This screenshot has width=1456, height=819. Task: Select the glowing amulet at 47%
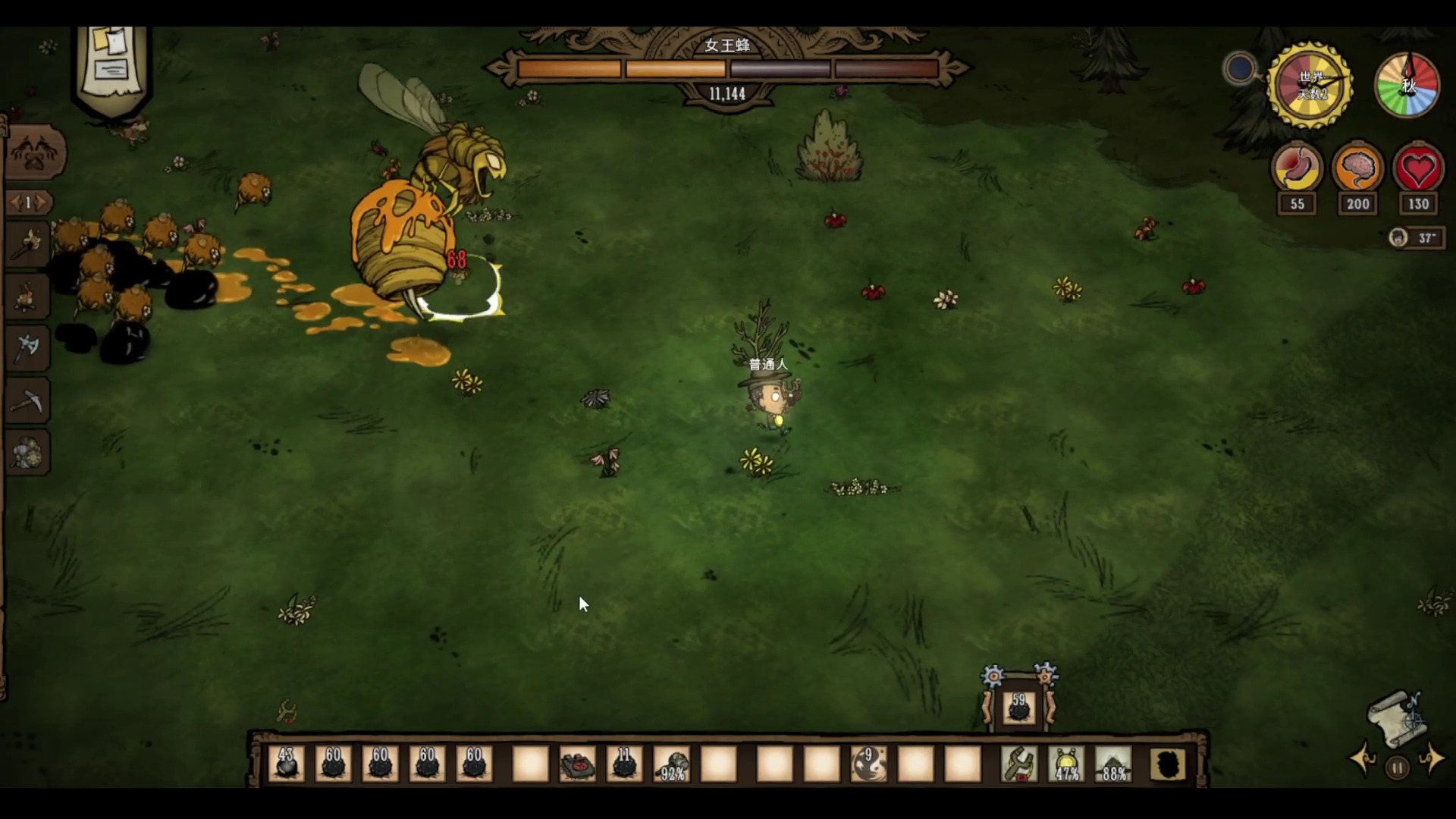(x=1067, y=764)
